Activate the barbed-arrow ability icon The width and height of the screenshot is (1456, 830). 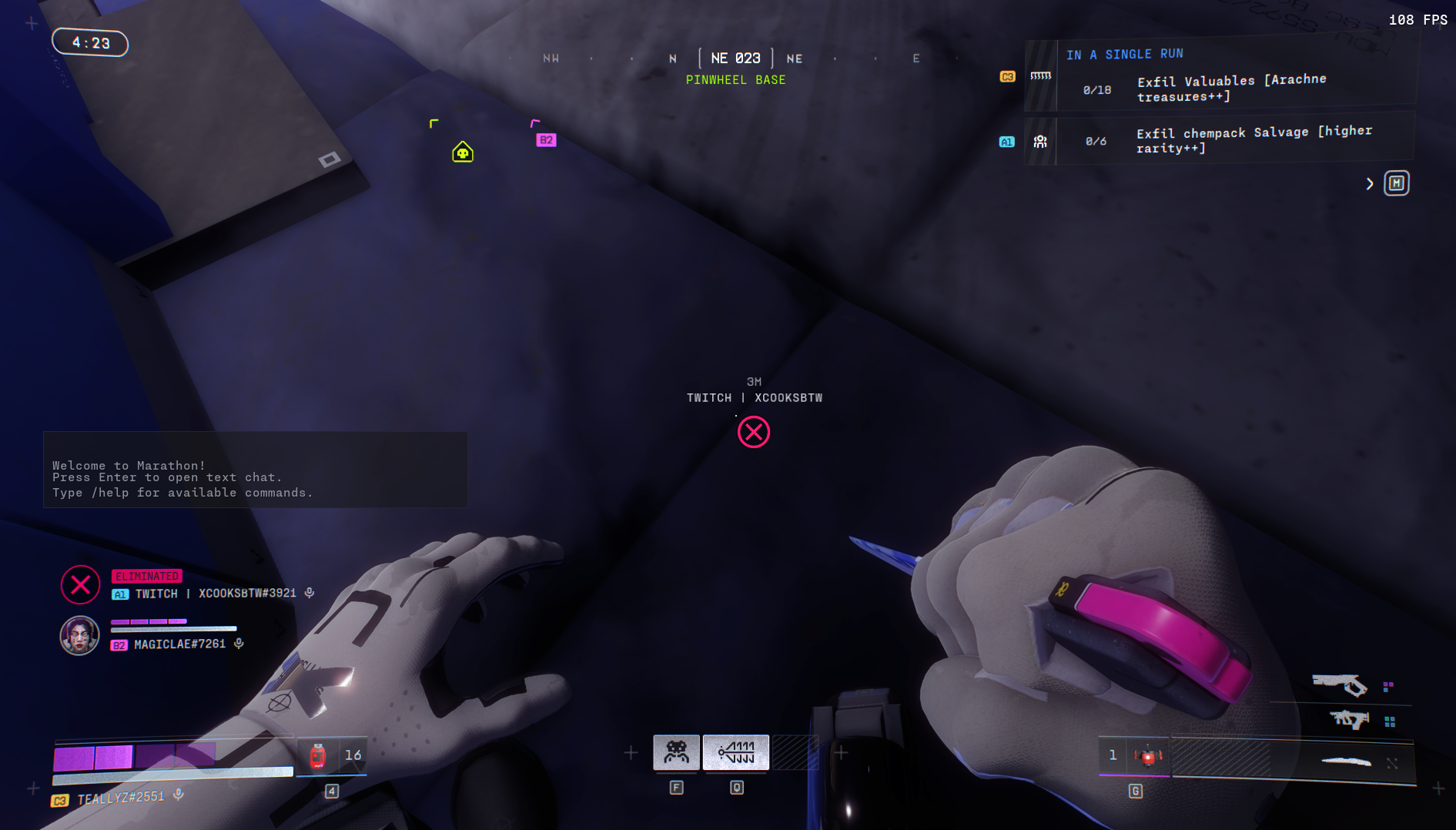[x=736, y=752]
